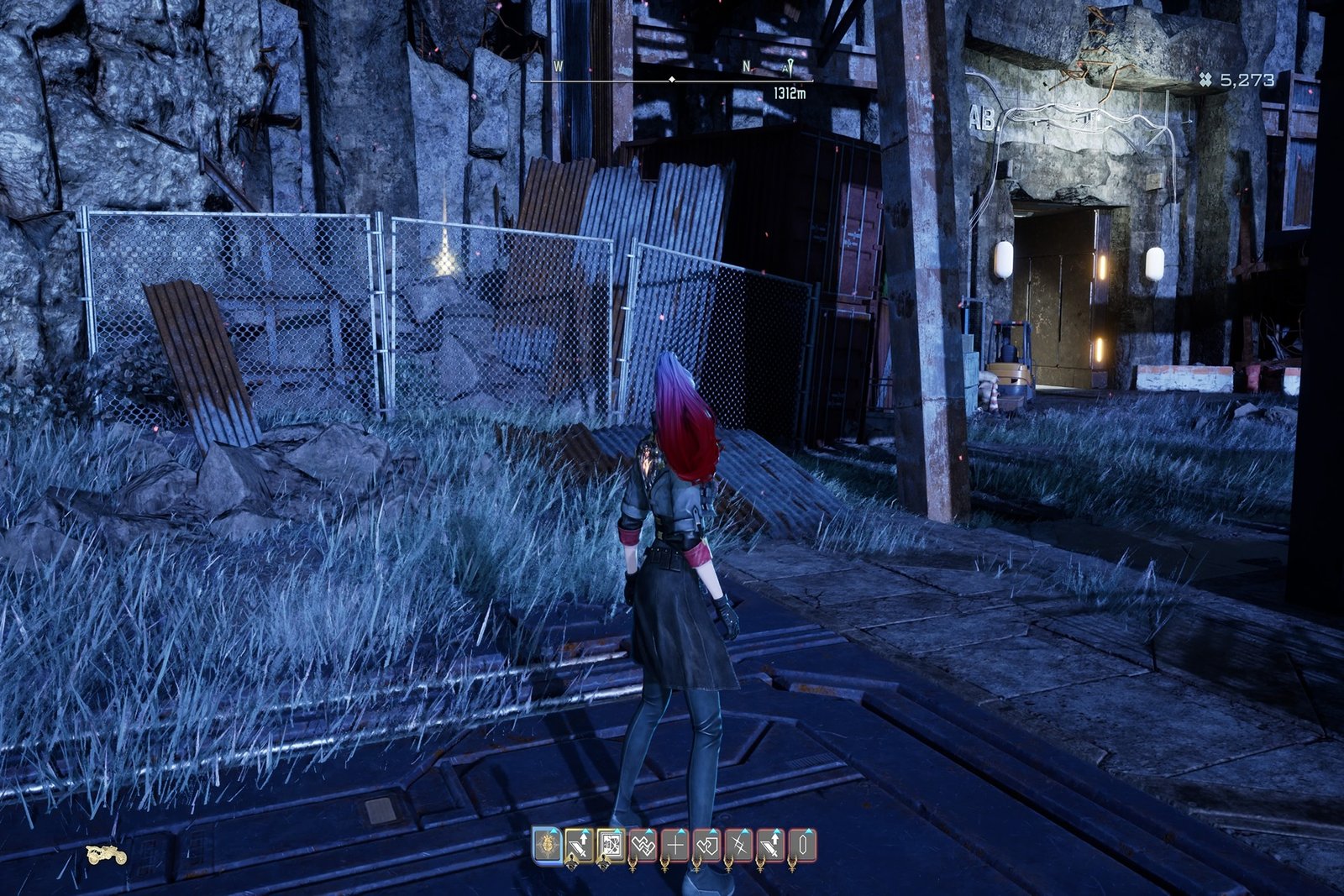Activate the gold-bordered sword upgrade skill
This screenshot has height=896, width=1344.
(x=579, y=845)
